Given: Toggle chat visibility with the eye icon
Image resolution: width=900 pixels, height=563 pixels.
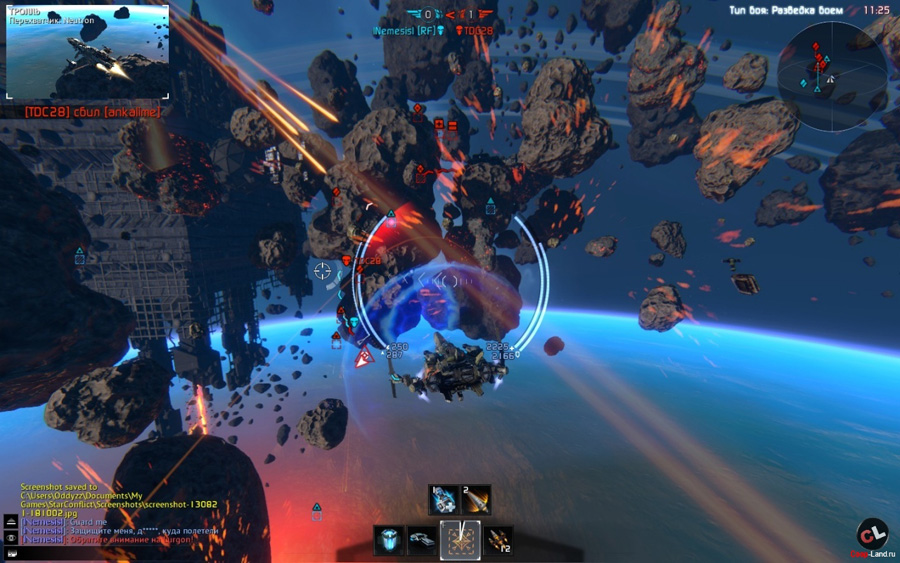Looking at the screenshot, I should 10,537.
